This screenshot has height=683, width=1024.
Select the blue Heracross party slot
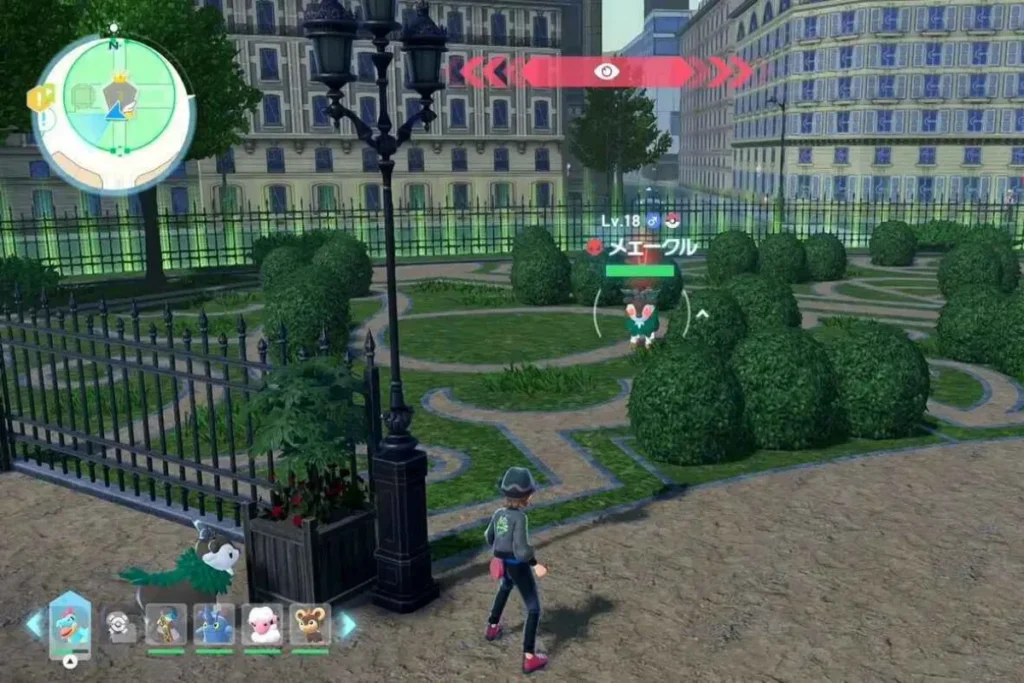click(x=214, y=624)
